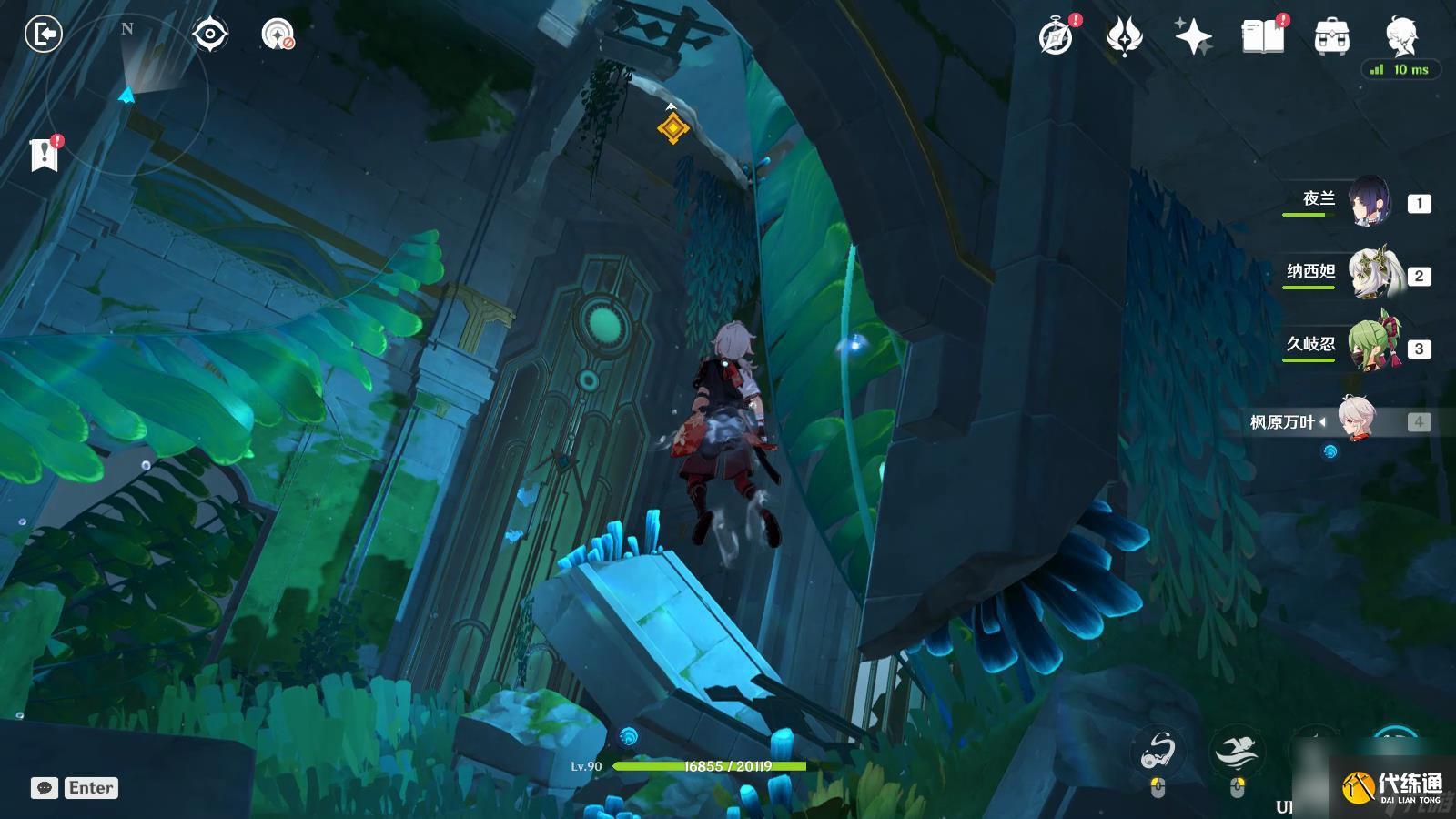1456x819 pixels.
Task: Open the four-pointed star wish icon
Action: click(1193, 37)
